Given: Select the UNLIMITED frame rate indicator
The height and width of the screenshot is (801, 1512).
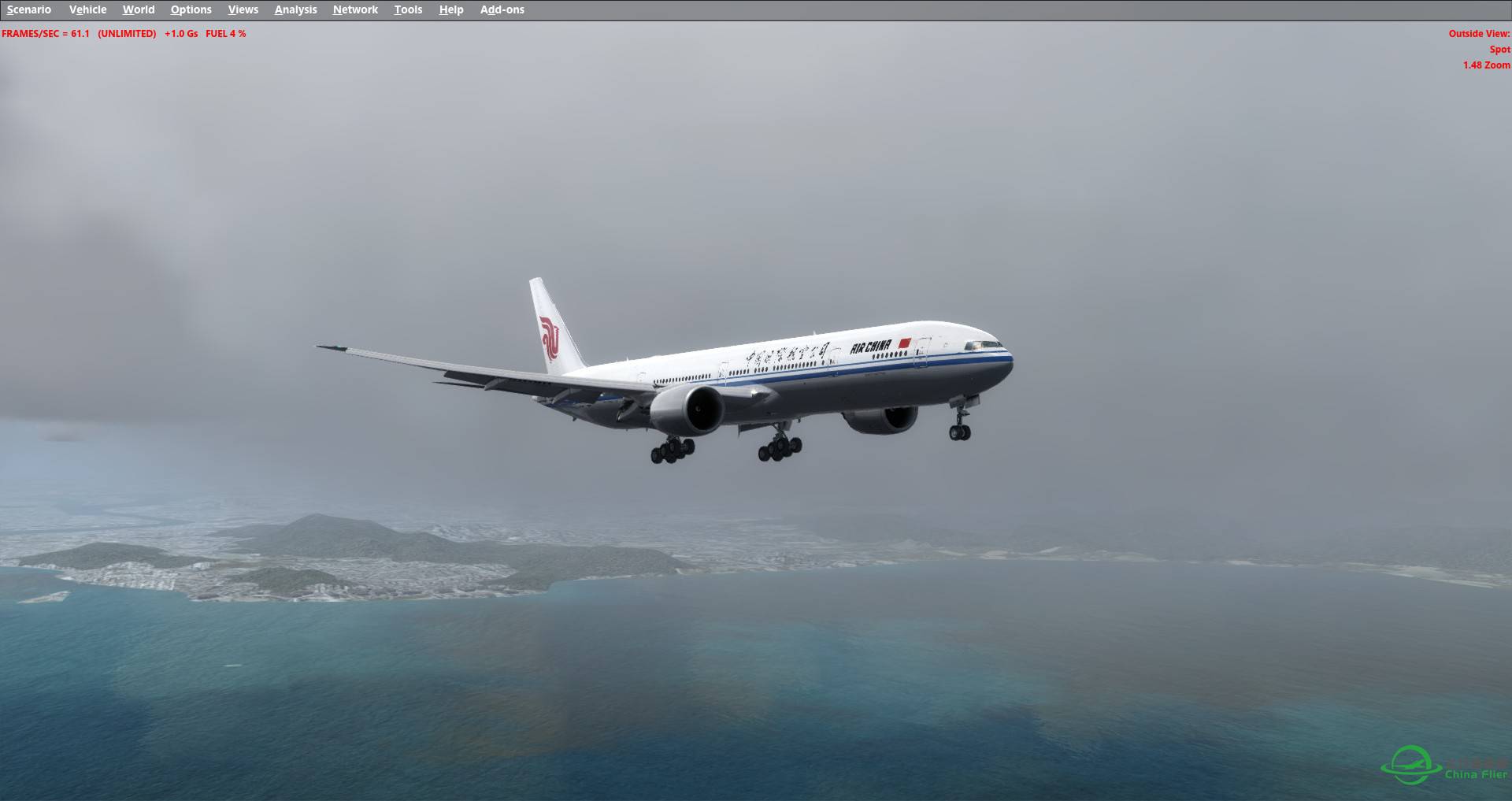Looking at the screenshot, I should (125, 34).
